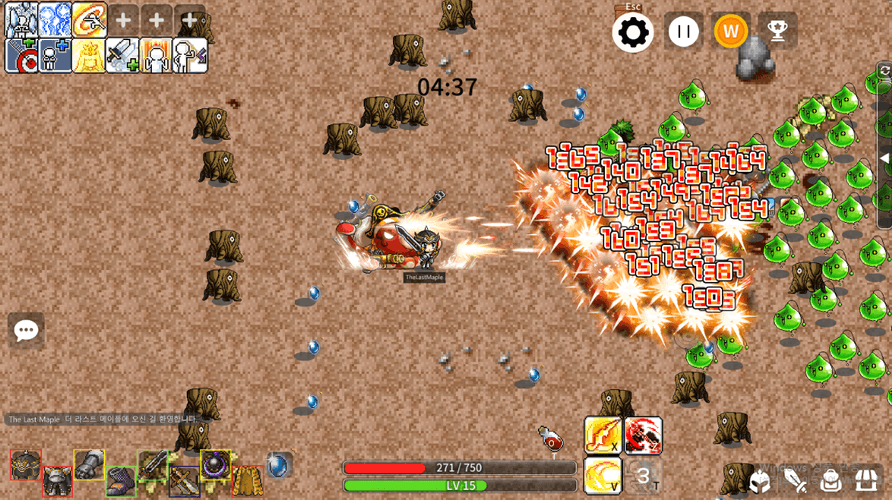Activate the red slash Z skill
The image size is (892, 500).
643,435
